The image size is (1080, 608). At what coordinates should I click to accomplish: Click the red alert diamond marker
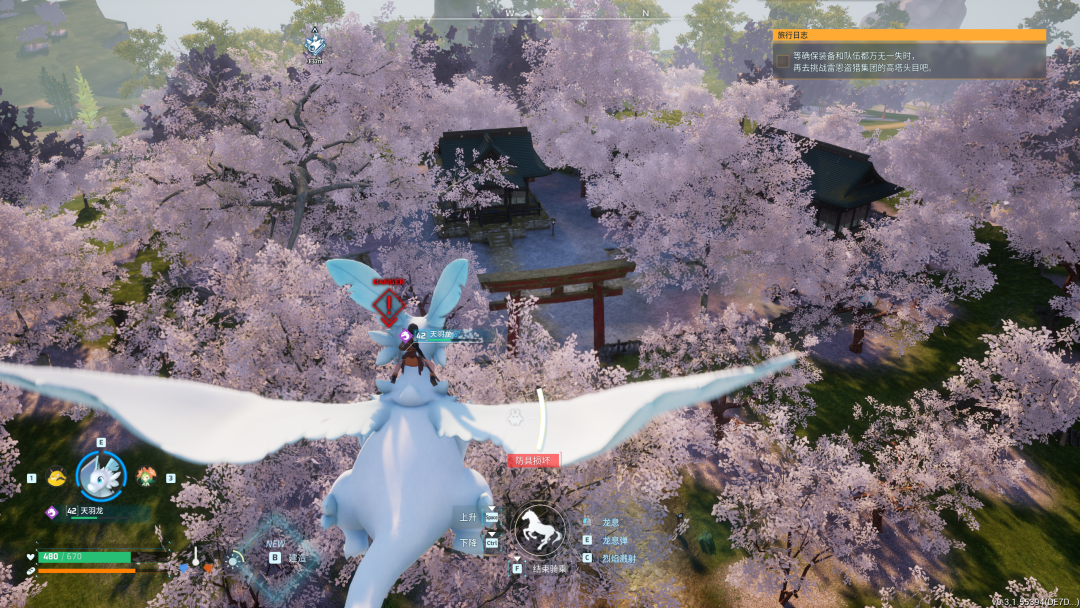point(388,305)
